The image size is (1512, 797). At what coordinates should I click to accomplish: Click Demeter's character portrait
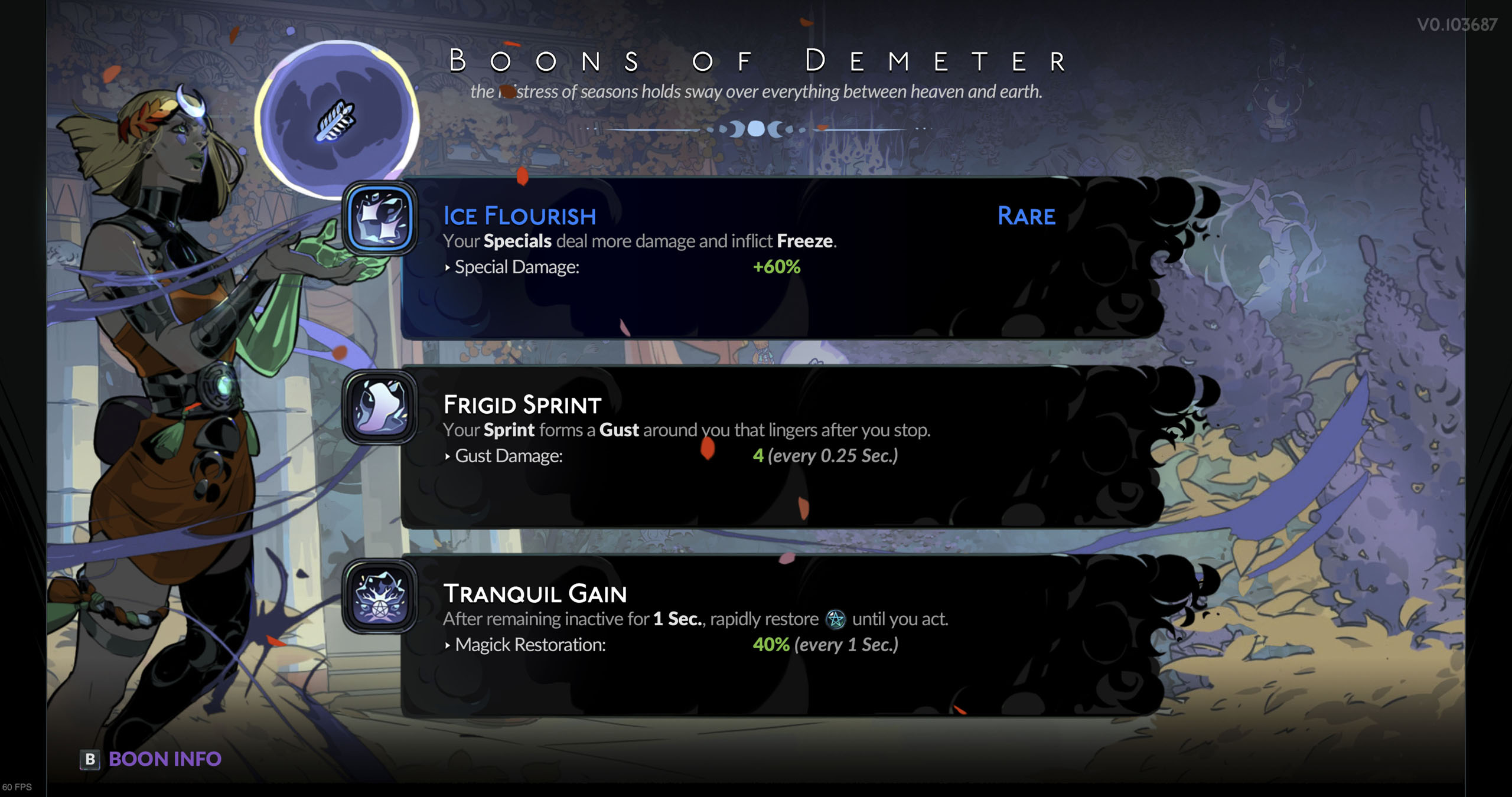177,354
